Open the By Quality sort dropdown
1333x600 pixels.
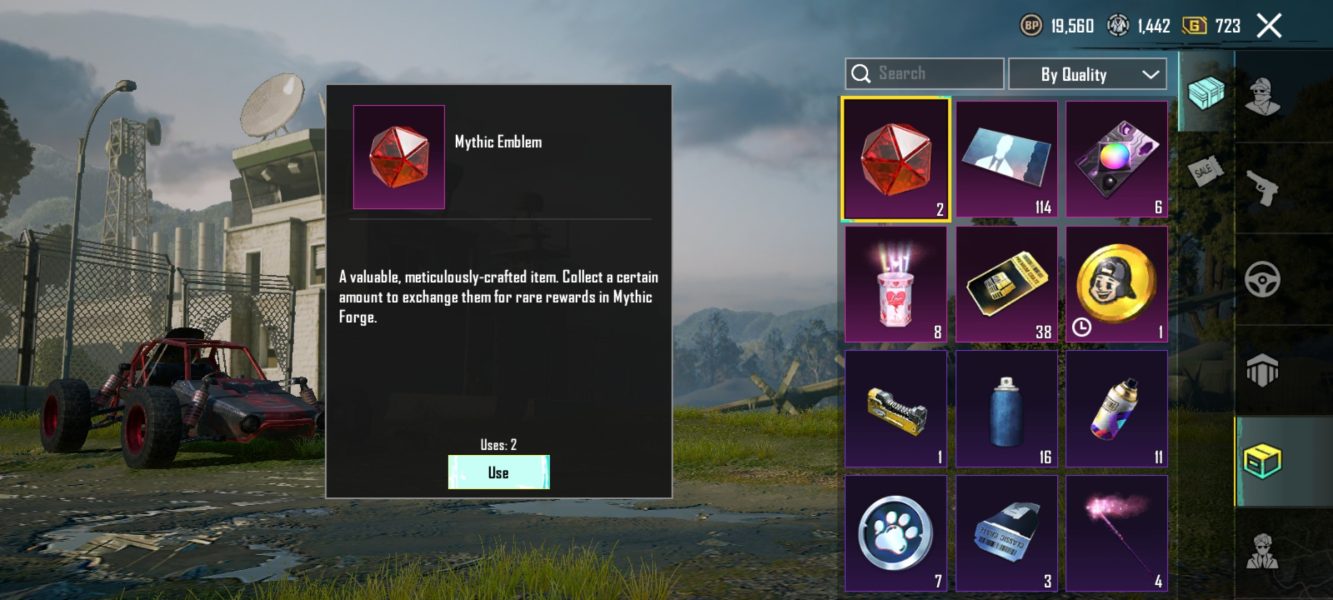point(1087,74)
